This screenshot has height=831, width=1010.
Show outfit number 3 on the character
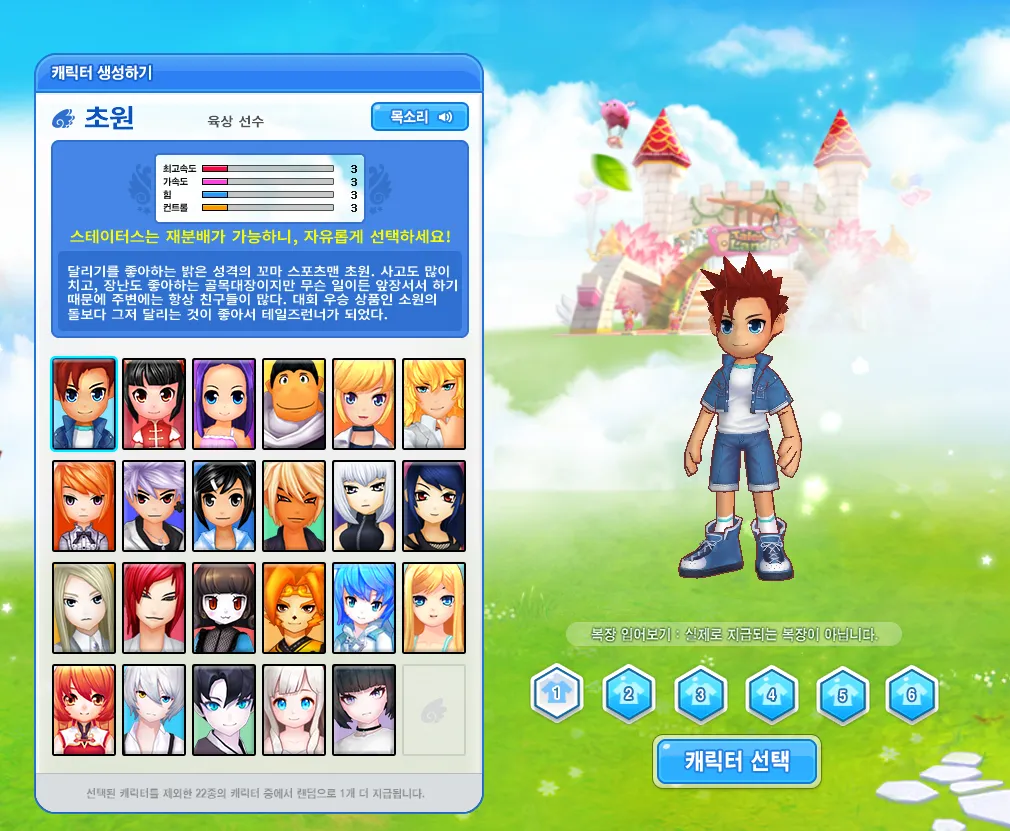(700, 693)
